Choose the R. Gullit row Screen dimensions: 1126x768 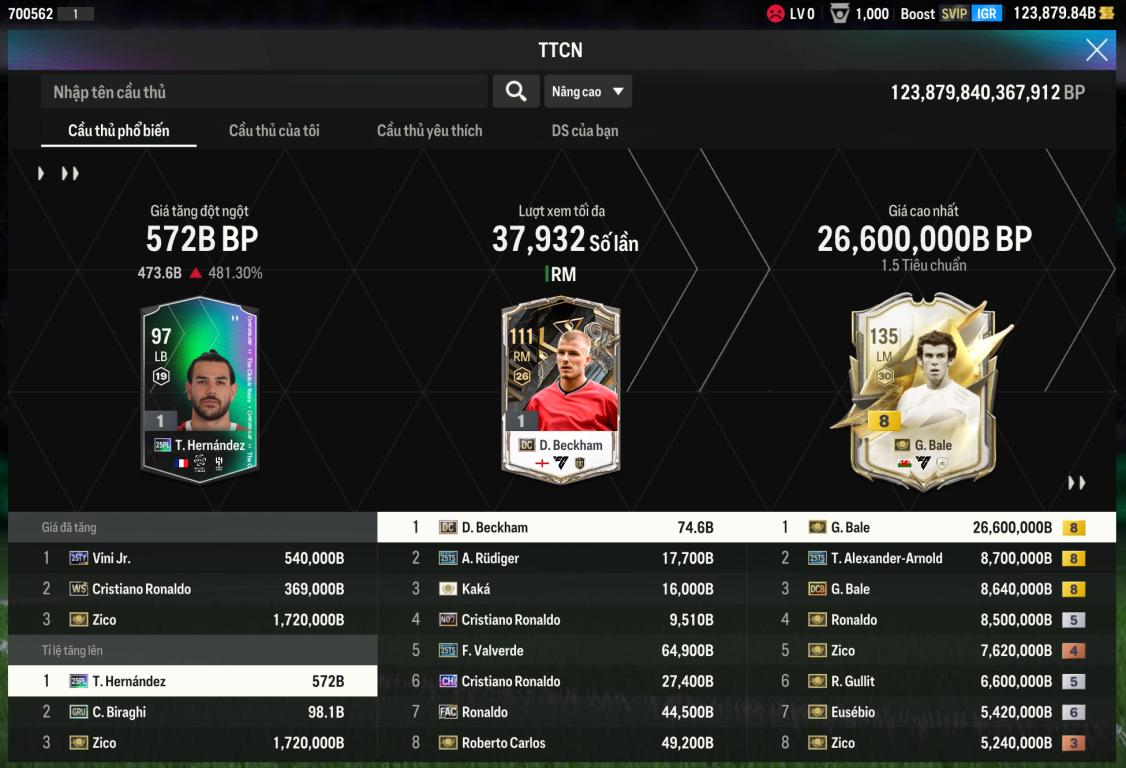pyautogui.click(x=932, y=682)
